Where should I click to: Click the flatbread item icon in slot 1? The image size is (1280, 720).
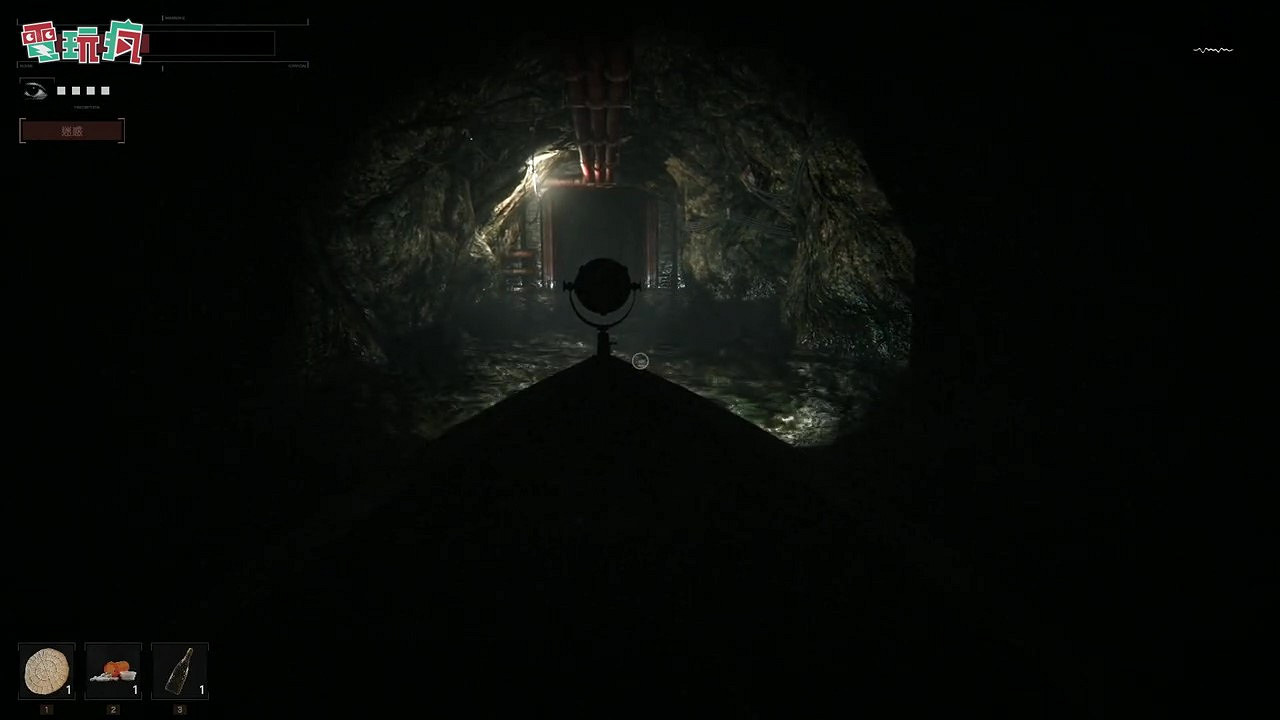pyautogui.click(x=45, y=670)
